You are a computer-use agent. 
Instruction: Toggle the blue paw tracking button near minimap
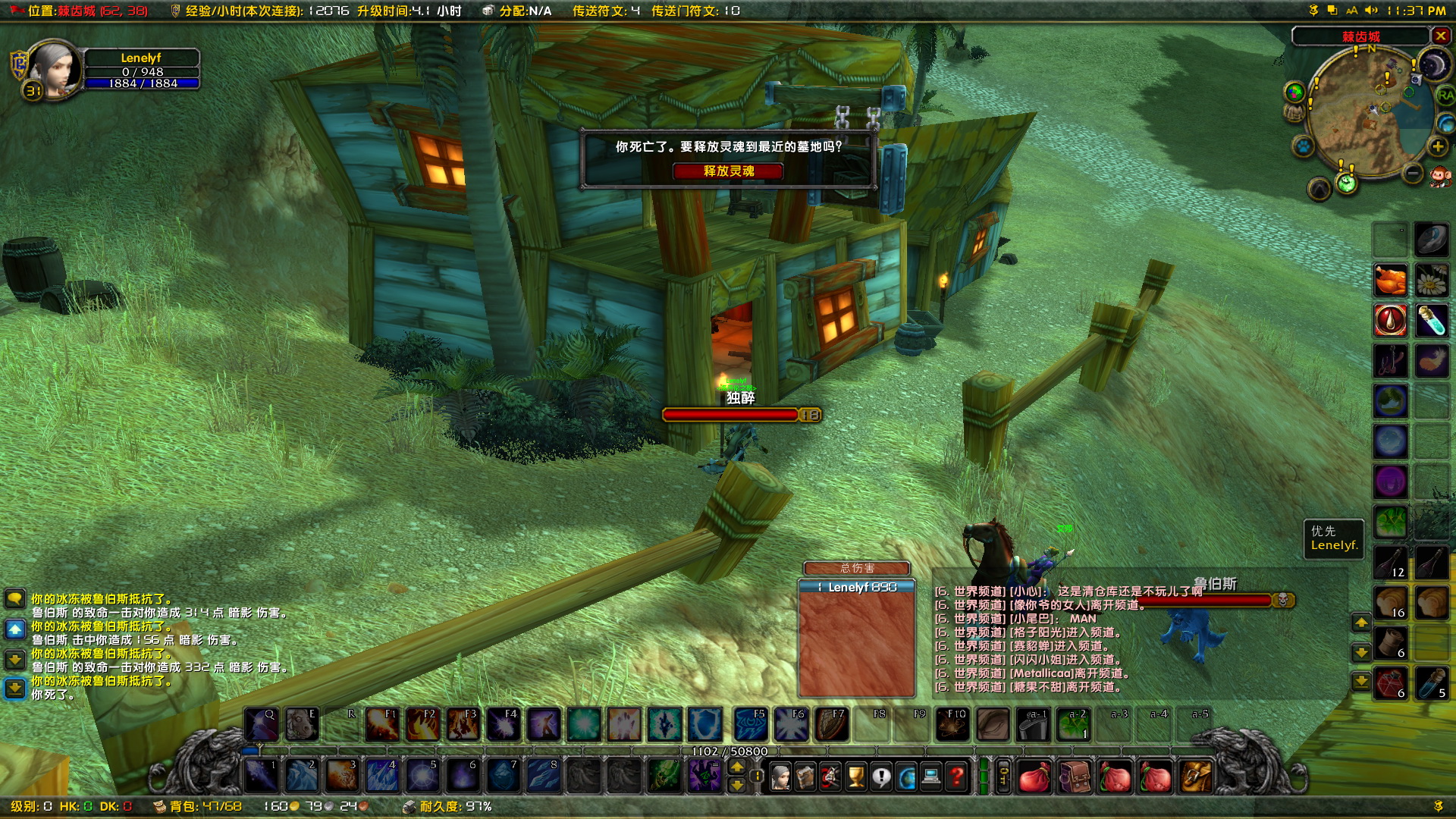coord(1303,146)
